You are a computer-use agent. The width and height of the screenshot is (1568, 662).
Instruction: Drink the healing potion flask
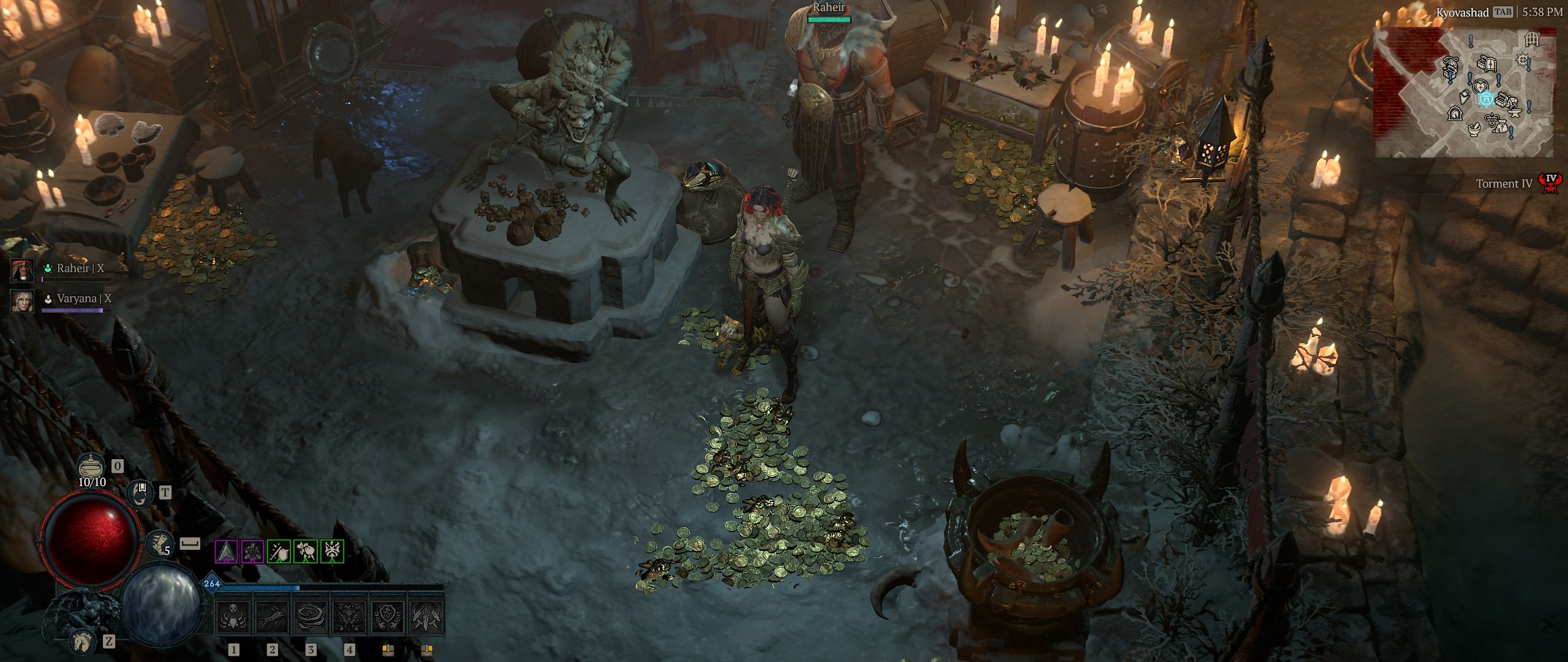pyautogui.click(x=92, y=466)
